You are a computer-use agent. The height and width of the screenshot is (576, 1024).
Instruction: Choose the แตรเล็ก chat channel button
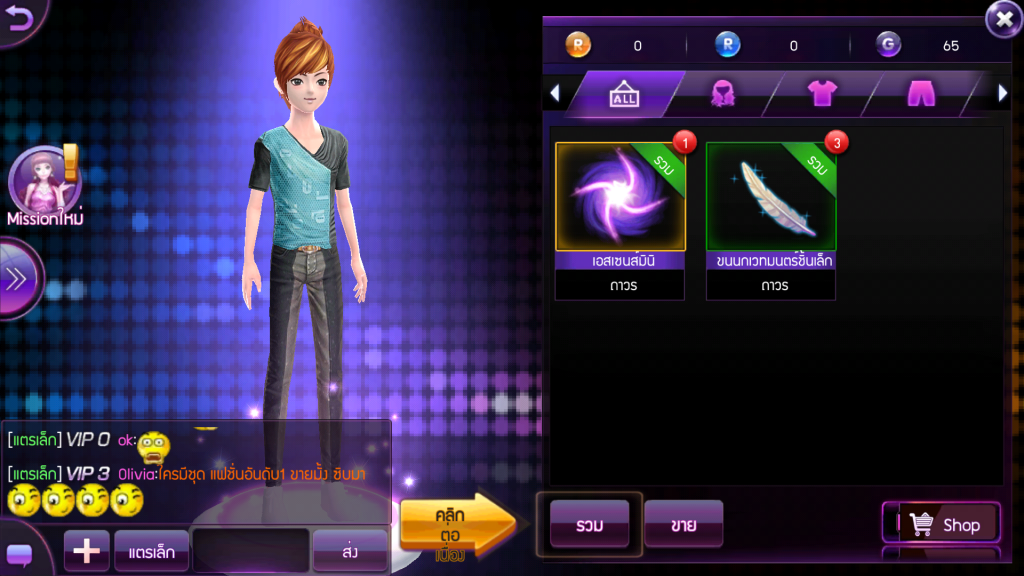(x=151, y=550)
